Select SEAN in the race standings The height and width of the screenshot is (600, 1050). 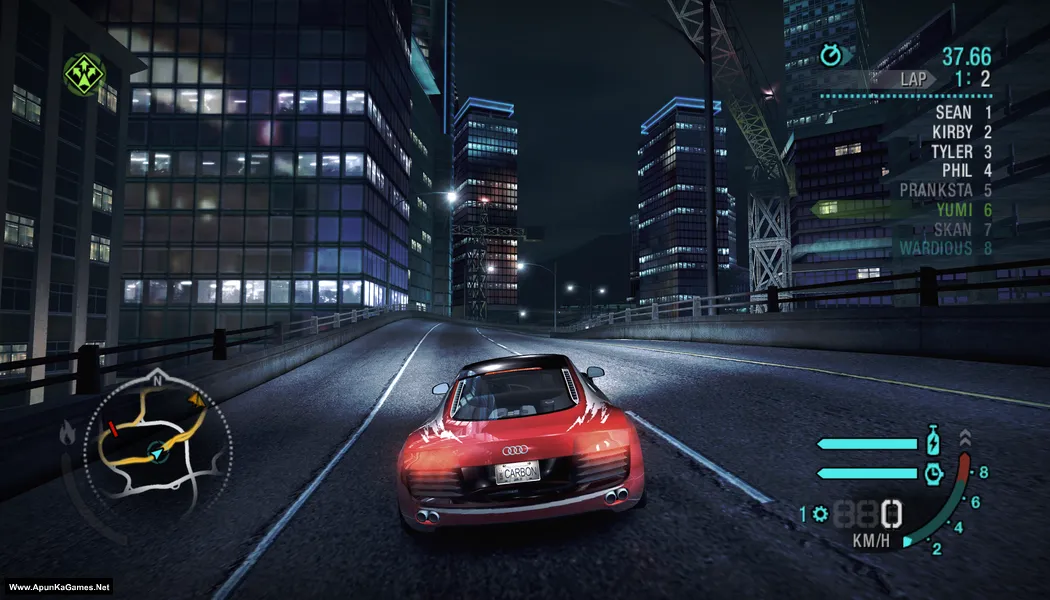tap(953, 113)
